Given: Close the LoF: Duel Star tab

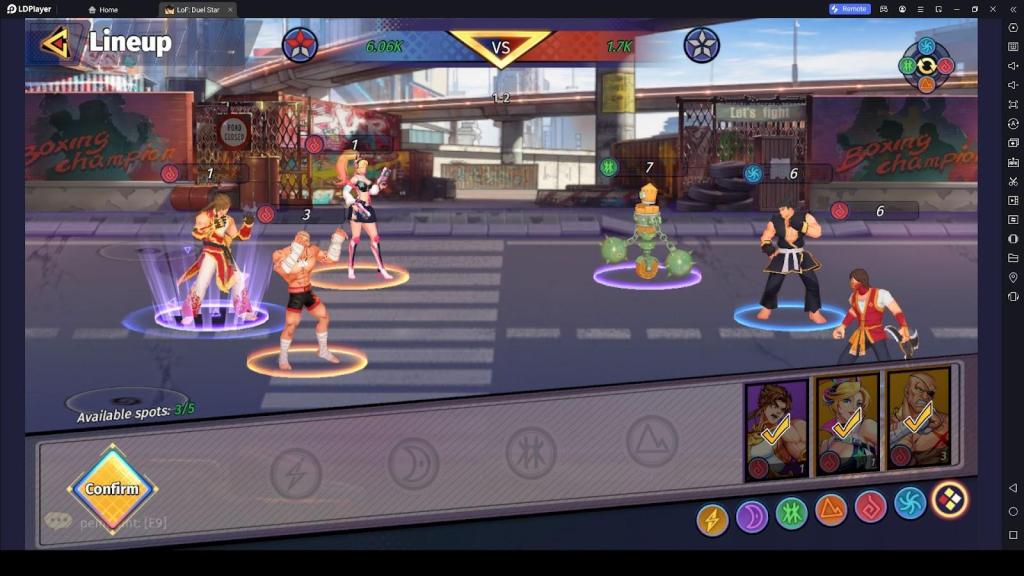Looking at the screenshot, I should pos(230,10).
